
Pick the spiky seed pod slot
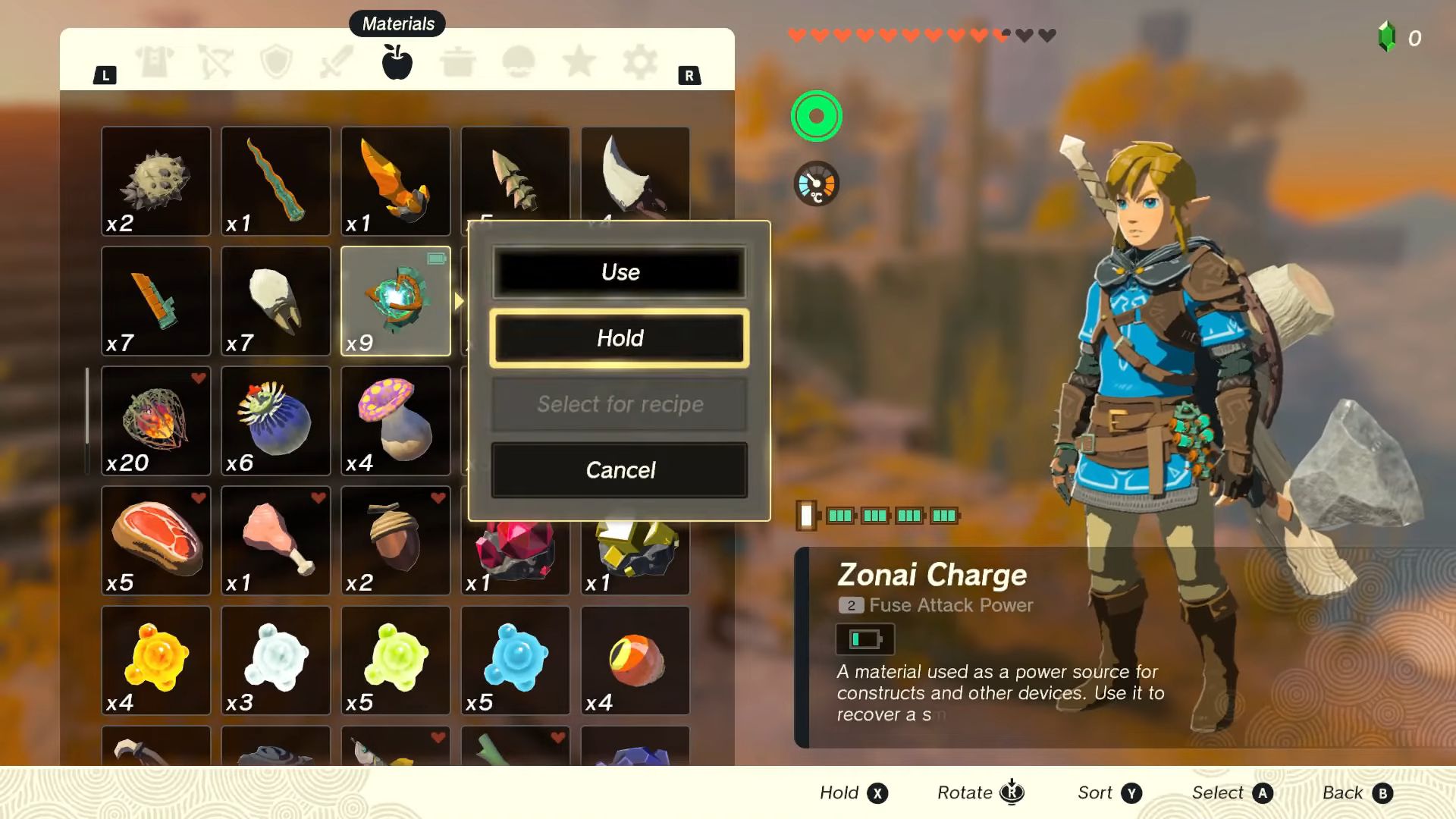(x=156, y=181)
